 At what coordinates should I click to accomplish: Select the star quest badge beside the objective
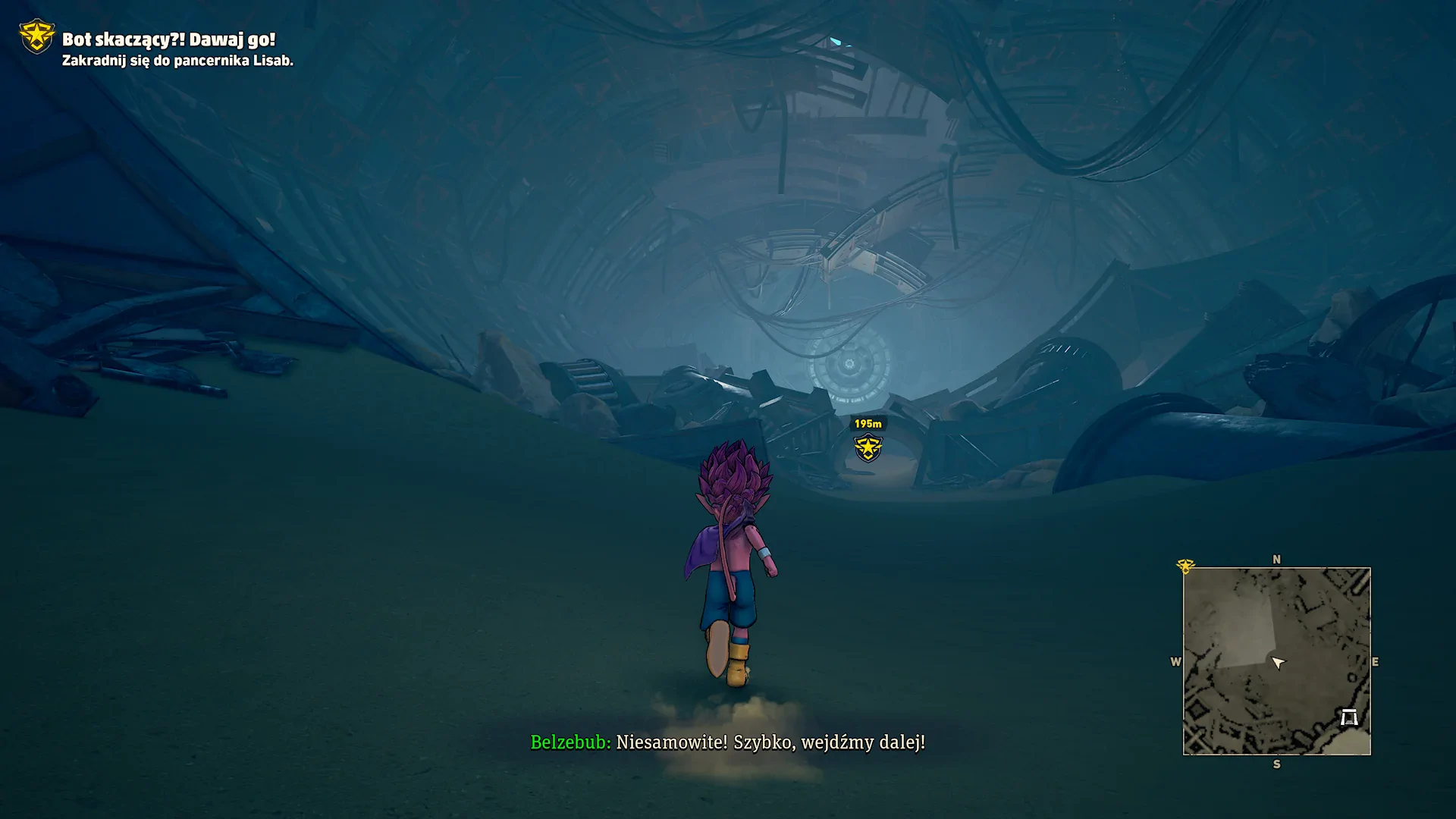pyautogui.click(x=36, y=36)
